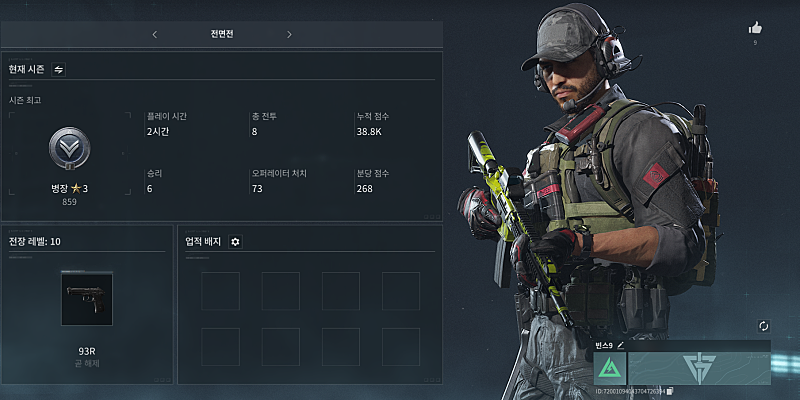Give a thumbs-up like to this profile

pos(755,28)
